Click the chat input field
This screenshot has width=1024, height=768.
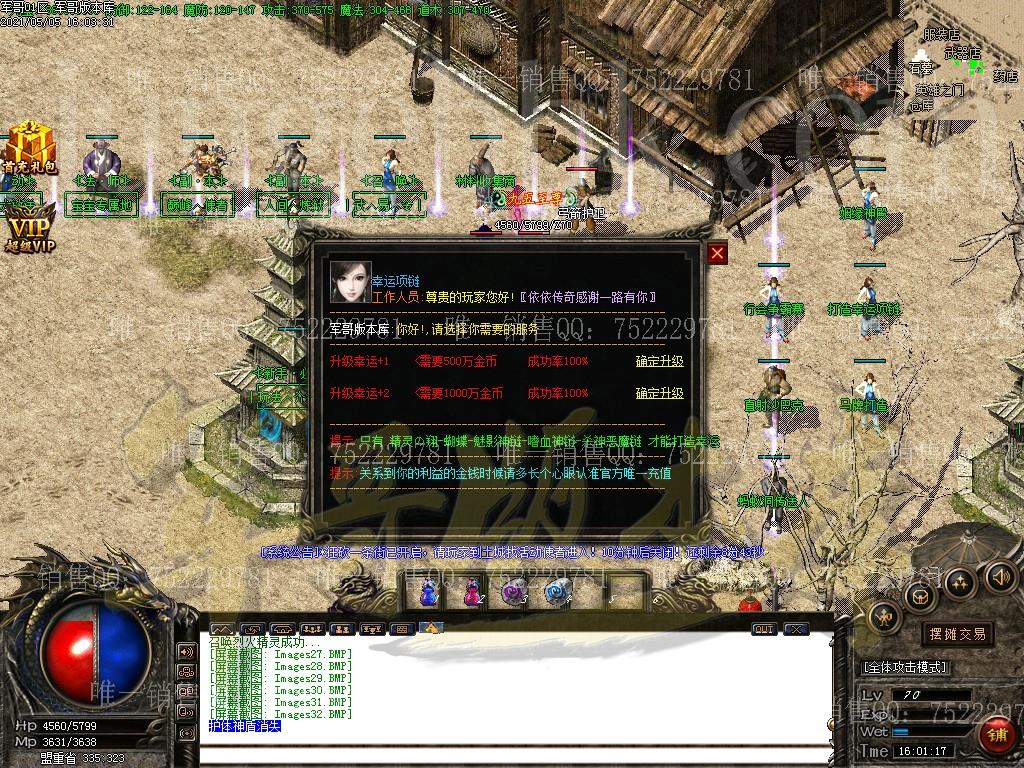coord(520,755)
